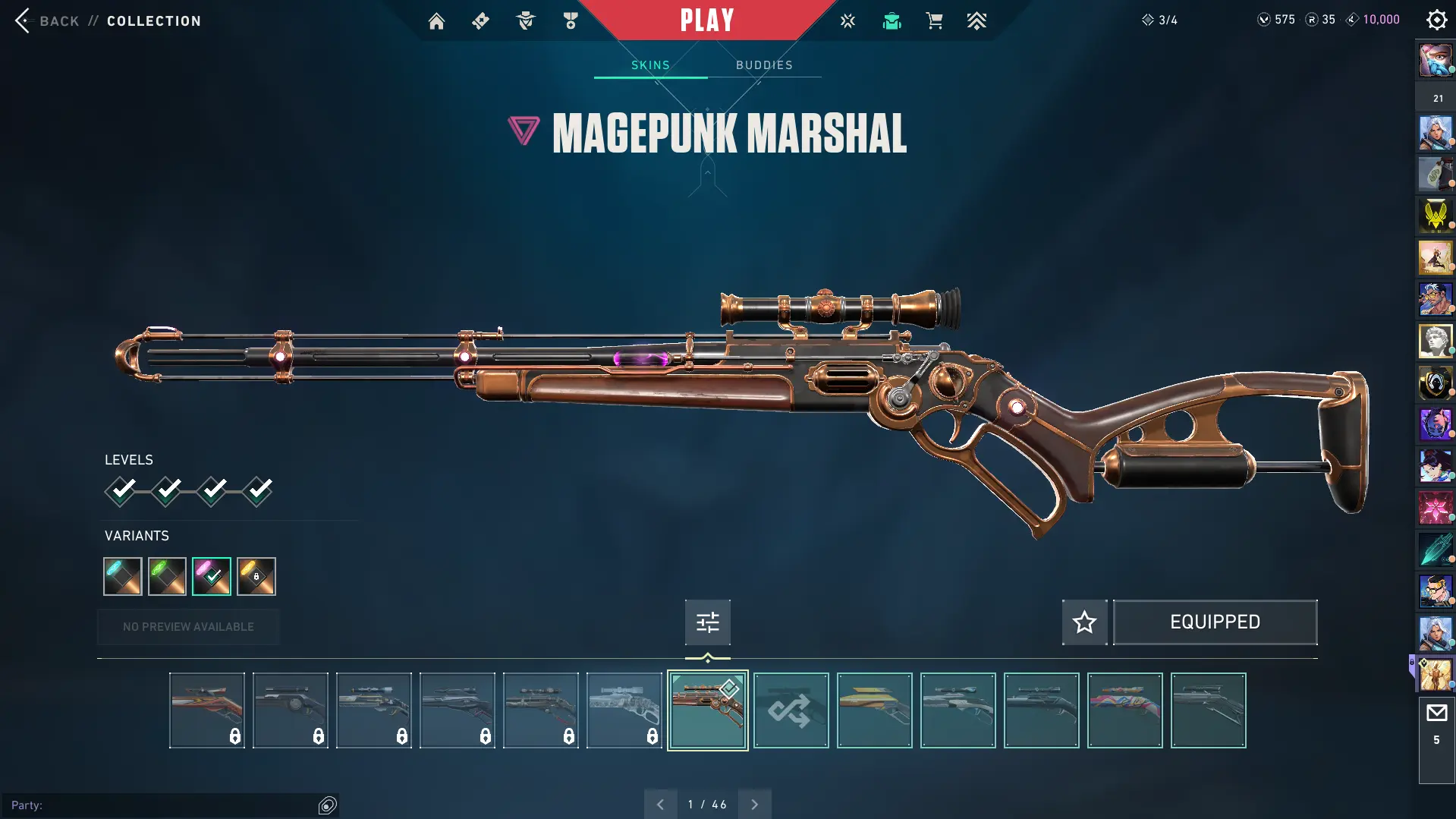Open the store cart icon
The image size is (1456, 819).
coord(934,21)
